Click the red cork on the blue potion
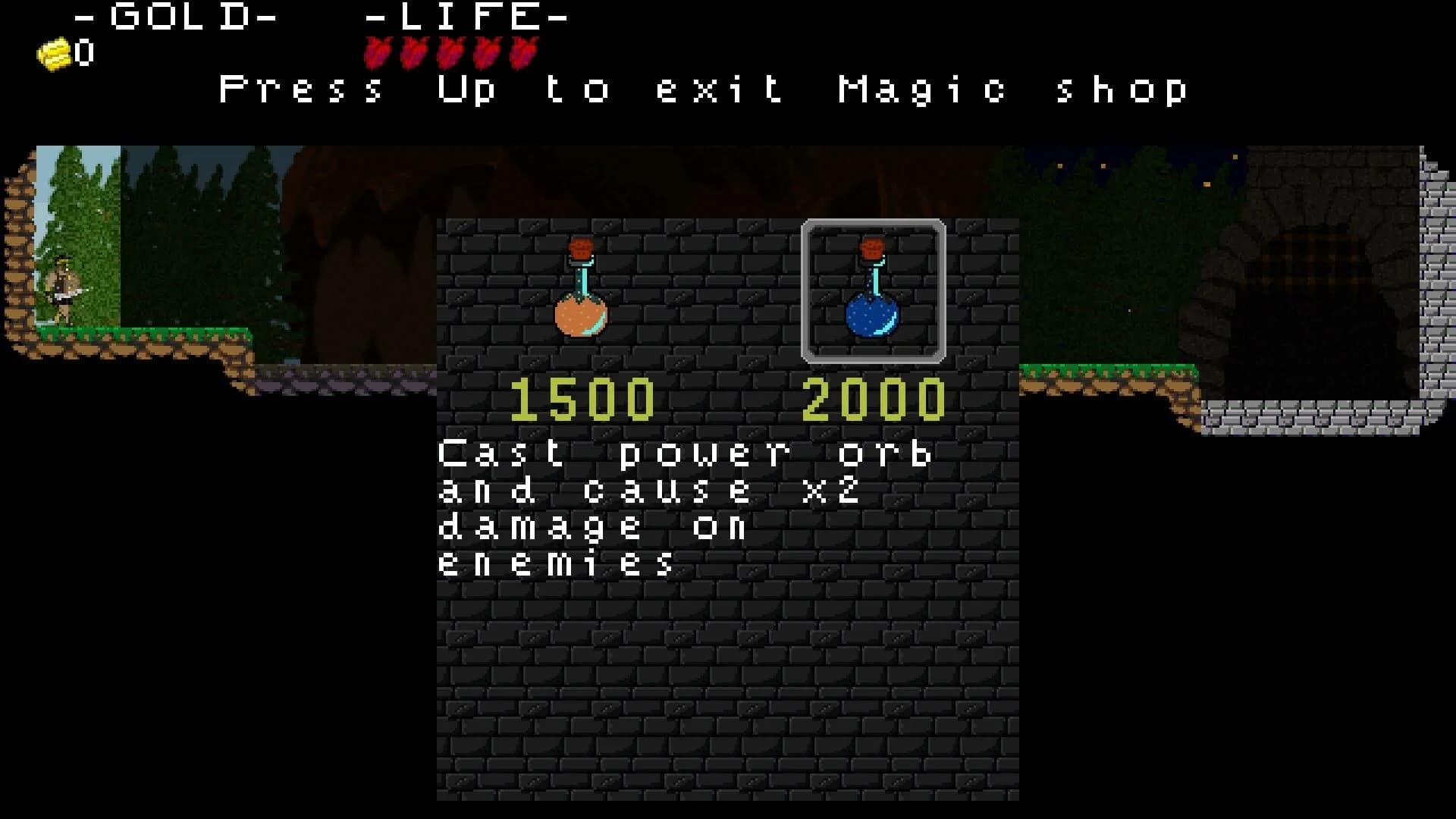1456x819 pixels. (x=871, y=249)
